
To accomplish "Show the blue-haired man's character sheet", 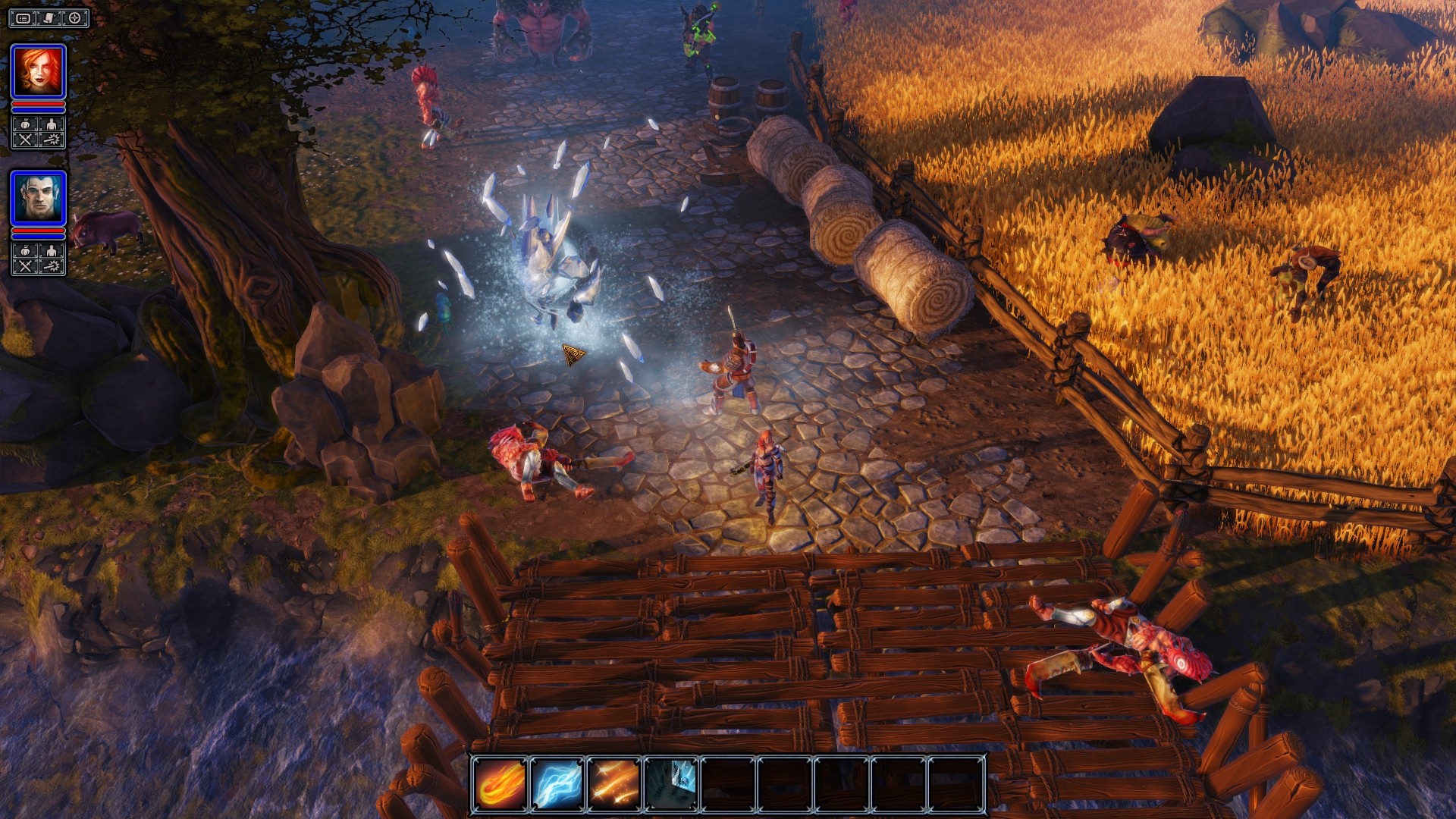I will 52,251.
